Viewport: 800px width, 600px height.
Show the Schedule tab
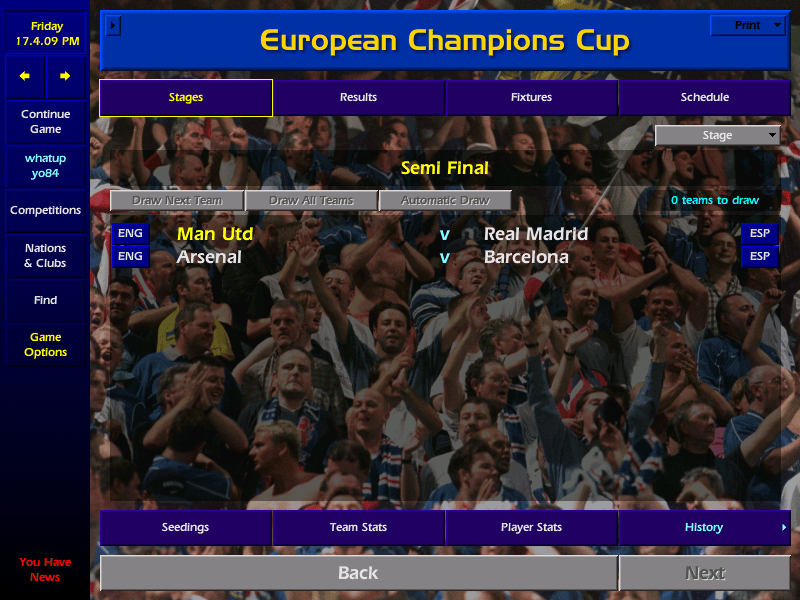click(705, 97)
